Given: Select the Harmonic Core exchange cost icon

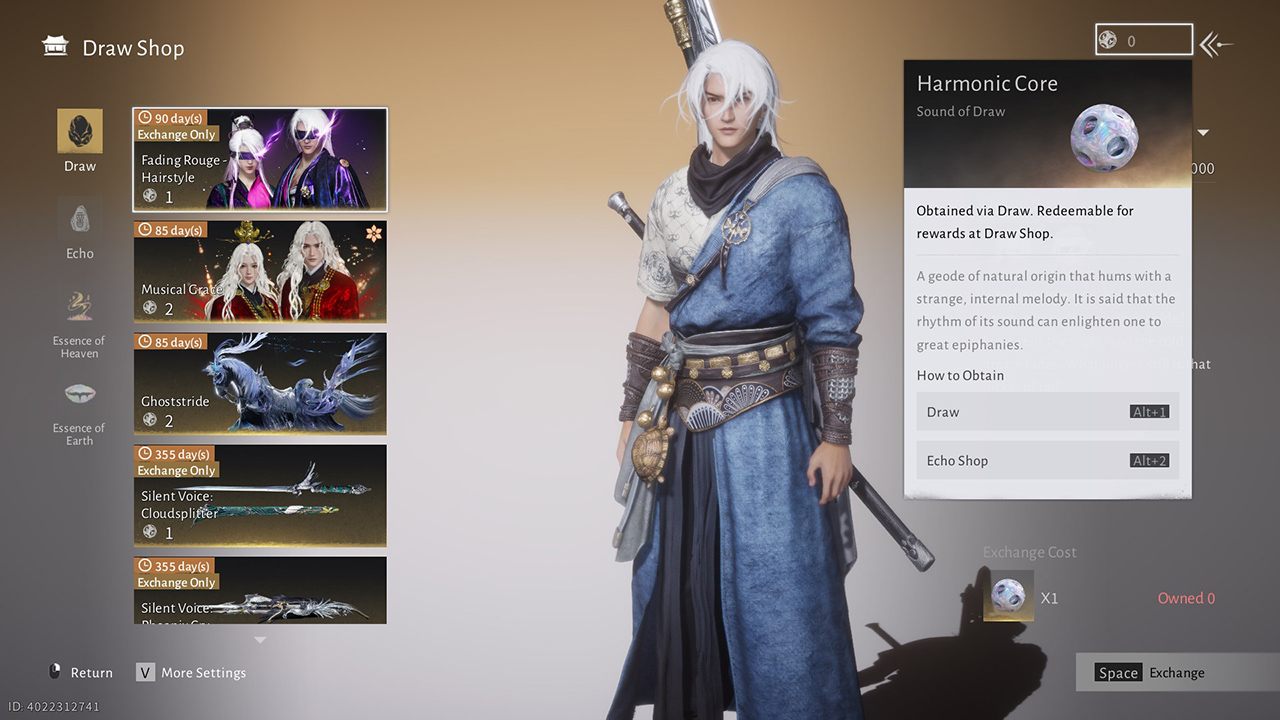Looking at the screenshot, I should pos(1008,597).
